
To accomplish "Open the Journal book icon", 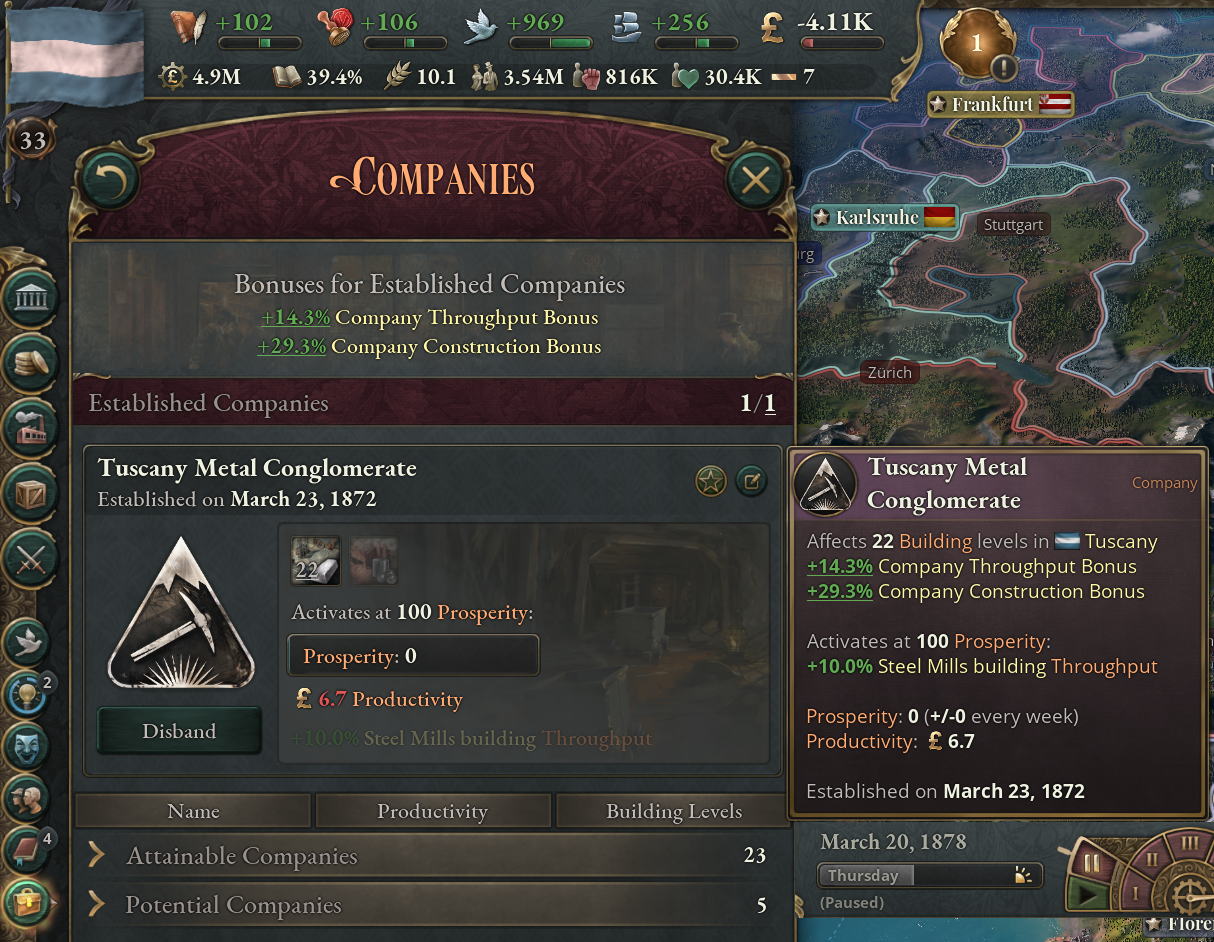I will pos(28,850).
